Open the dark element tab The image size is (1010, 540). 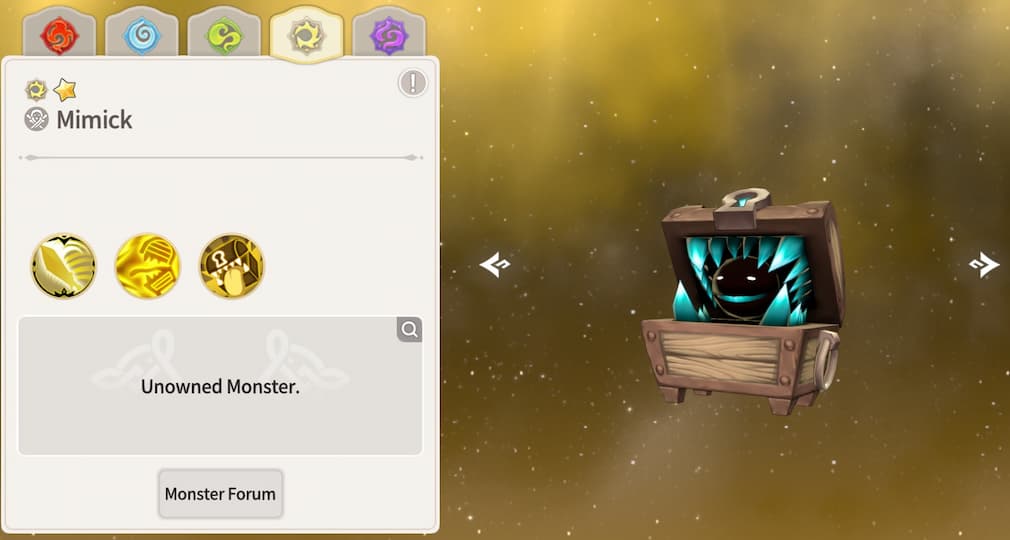pos(388,36)
